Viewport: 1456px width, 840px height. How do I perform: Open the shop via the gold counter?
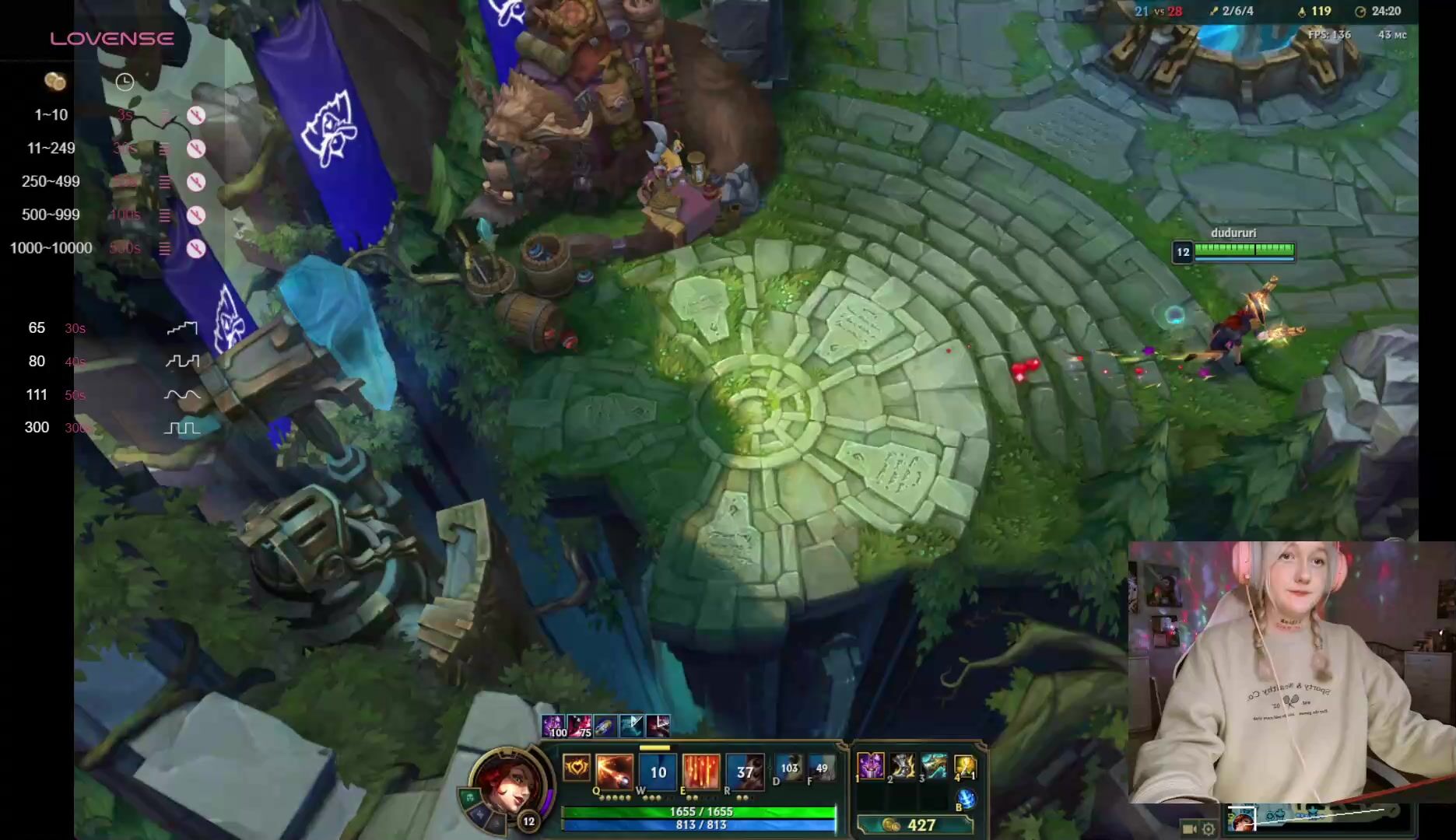(914, 825)
